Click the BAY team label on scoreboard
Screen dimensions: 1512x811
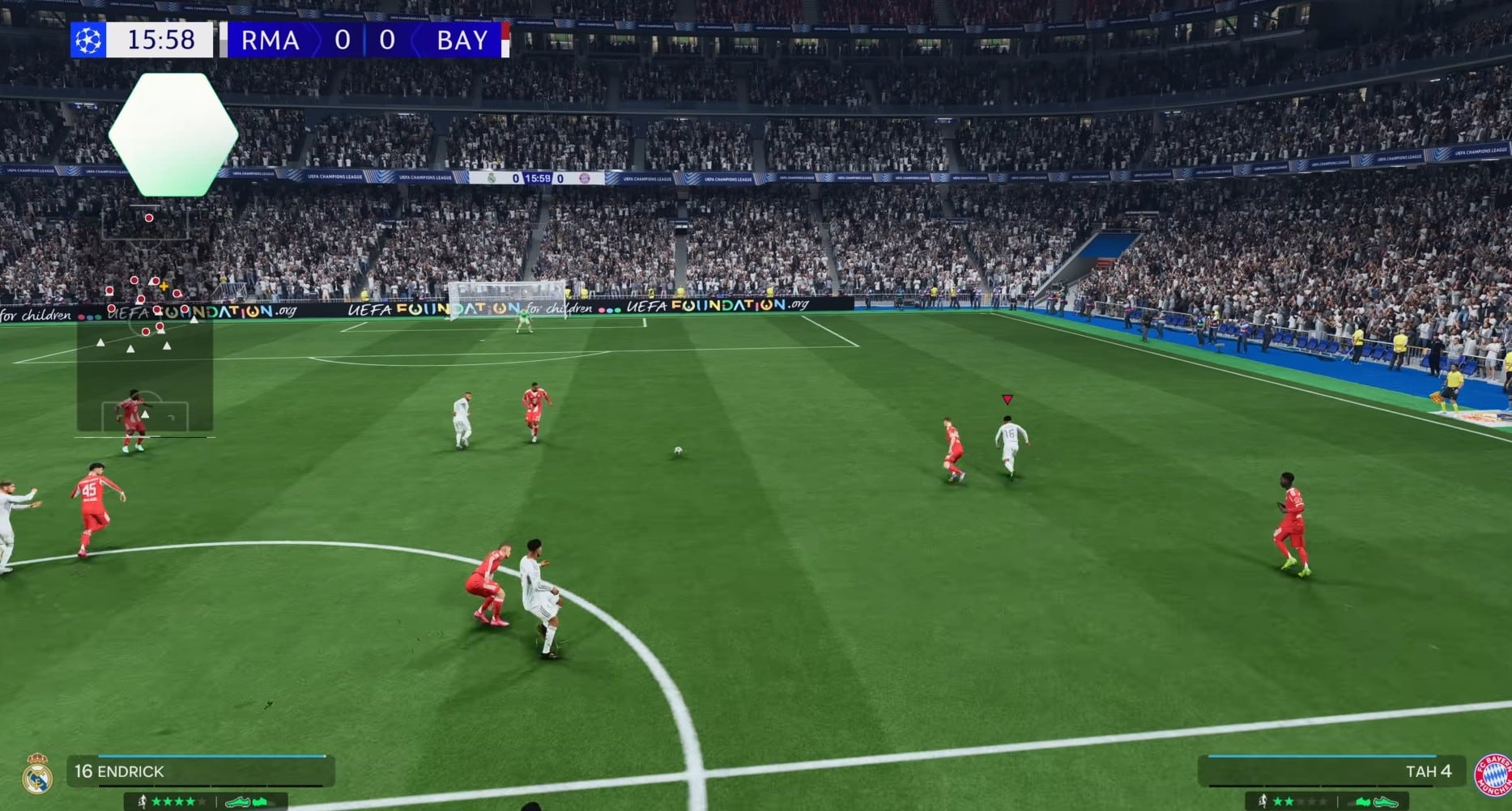(x=462, y=40)
